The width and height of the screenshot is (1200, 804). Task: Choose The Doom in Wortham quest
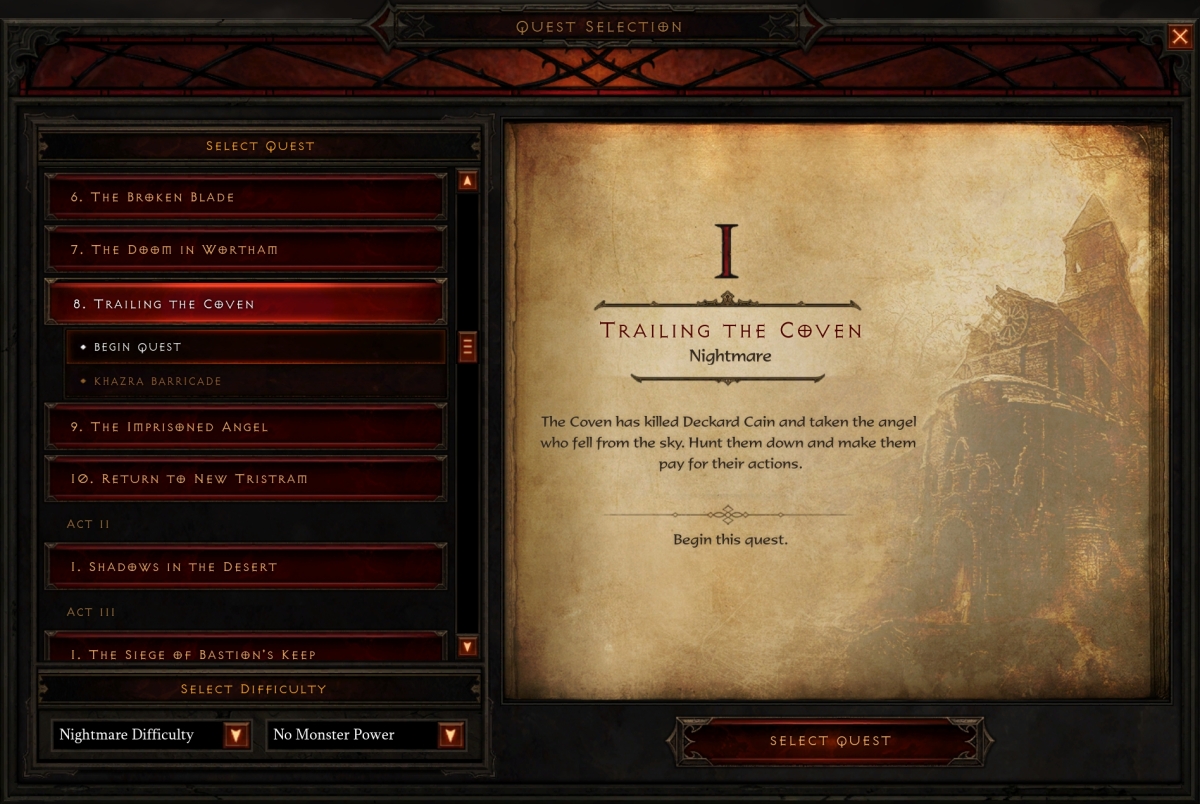[245, 249]
